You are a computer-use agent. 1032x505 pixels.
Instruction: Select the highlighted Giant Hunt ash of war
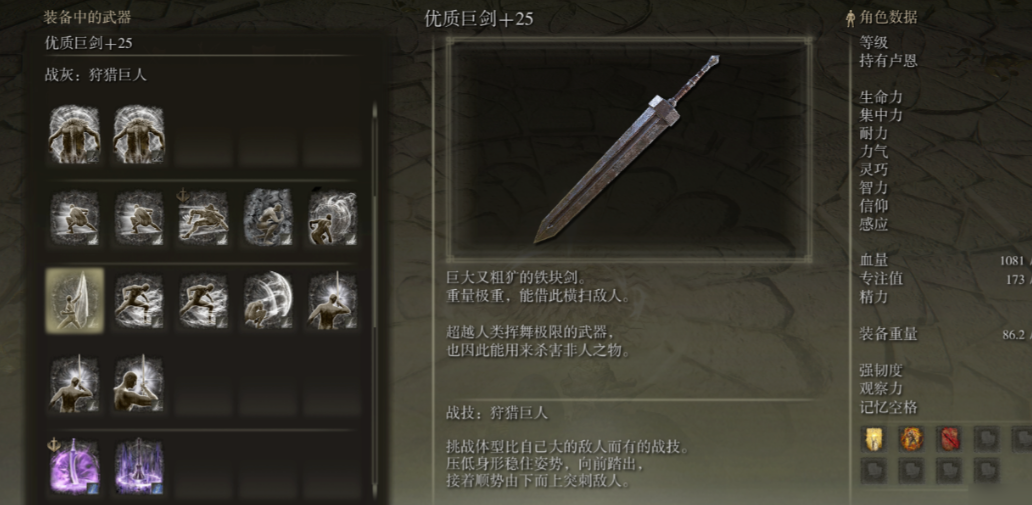pos(75,300)
